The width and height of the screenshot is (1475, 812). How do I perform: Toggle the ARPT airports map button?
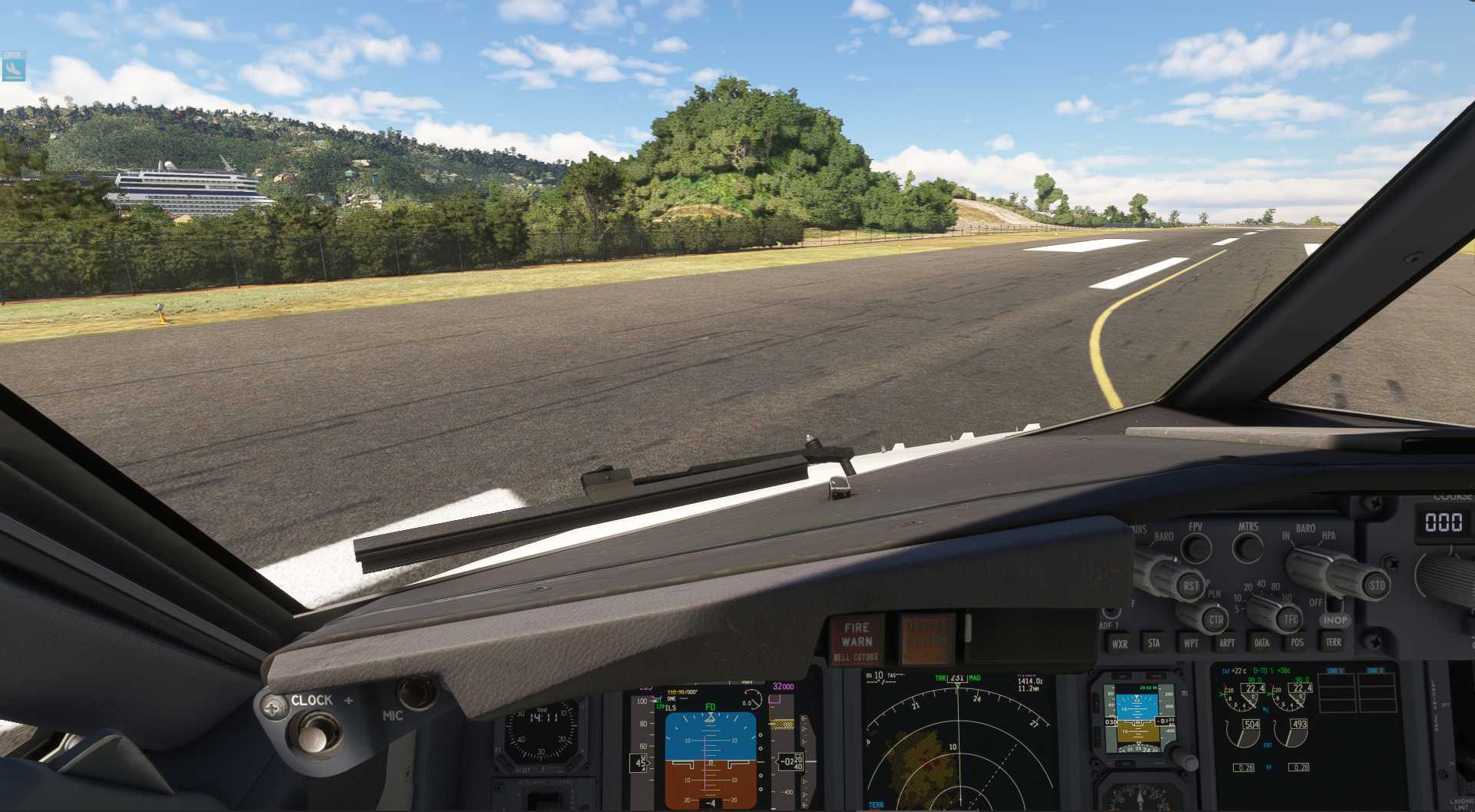[1227, 643]
